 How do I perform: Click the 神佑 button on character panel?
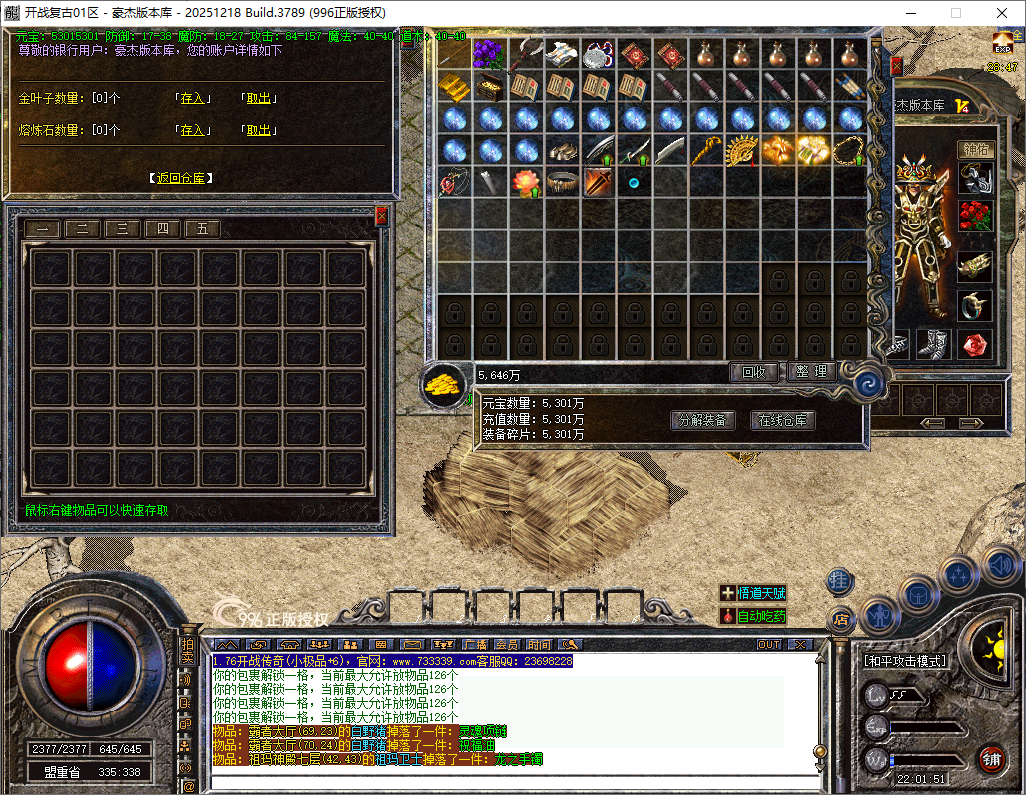[x=976, y=148]
